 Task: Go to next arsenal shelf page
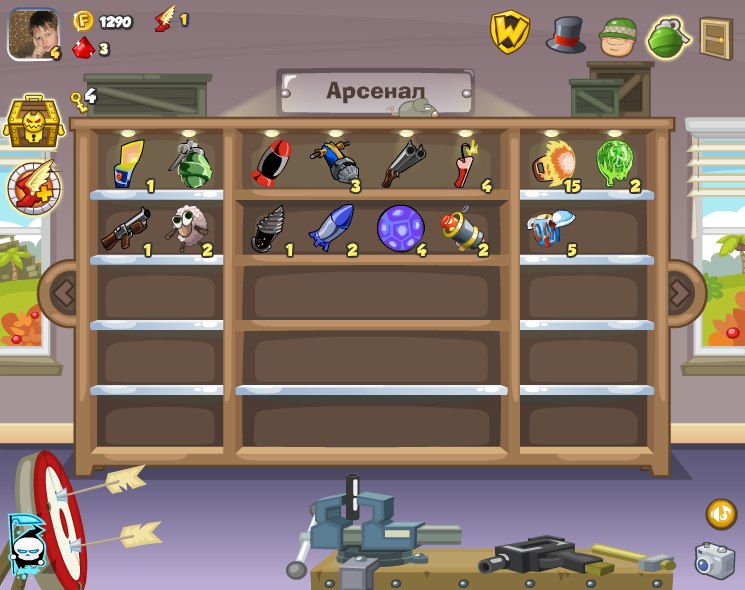point(681,293)
